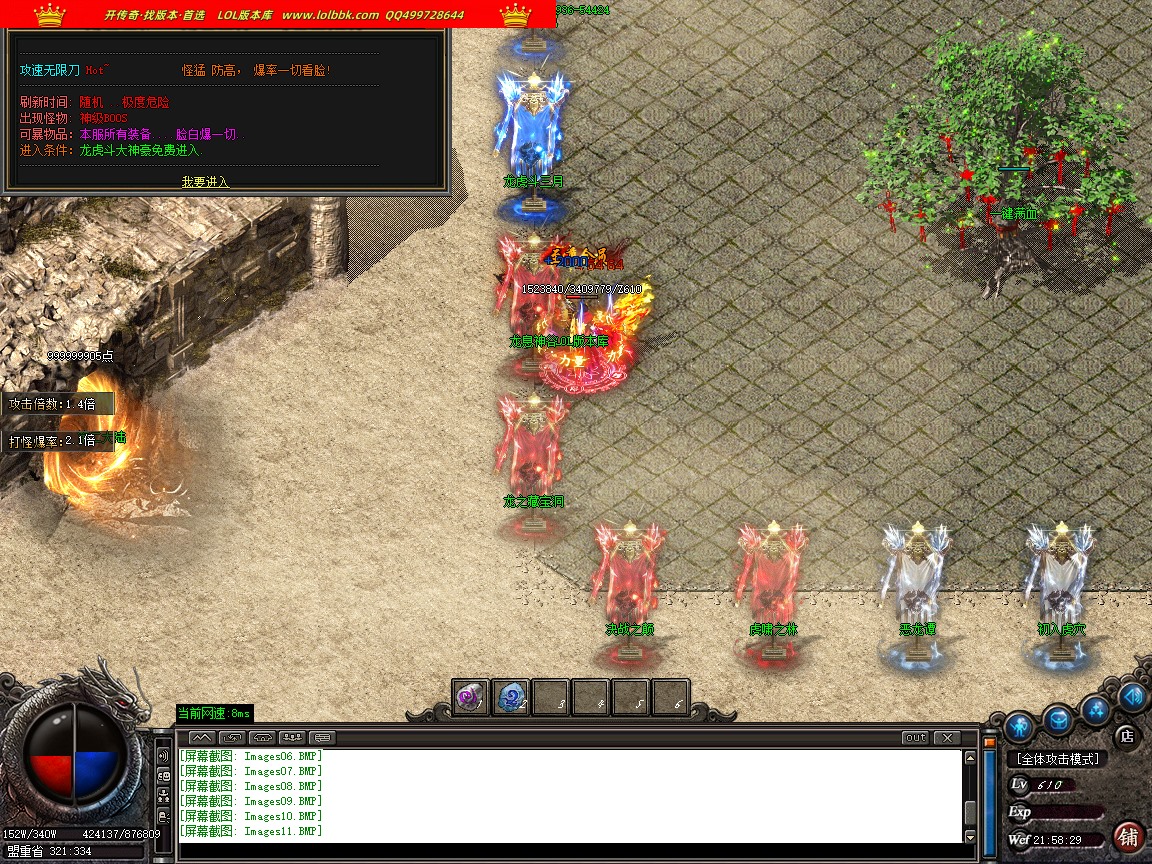Use the purple scroll in hotbar slot 1
Viewport: 1152px width, 864px height.
tap(470, 697)
